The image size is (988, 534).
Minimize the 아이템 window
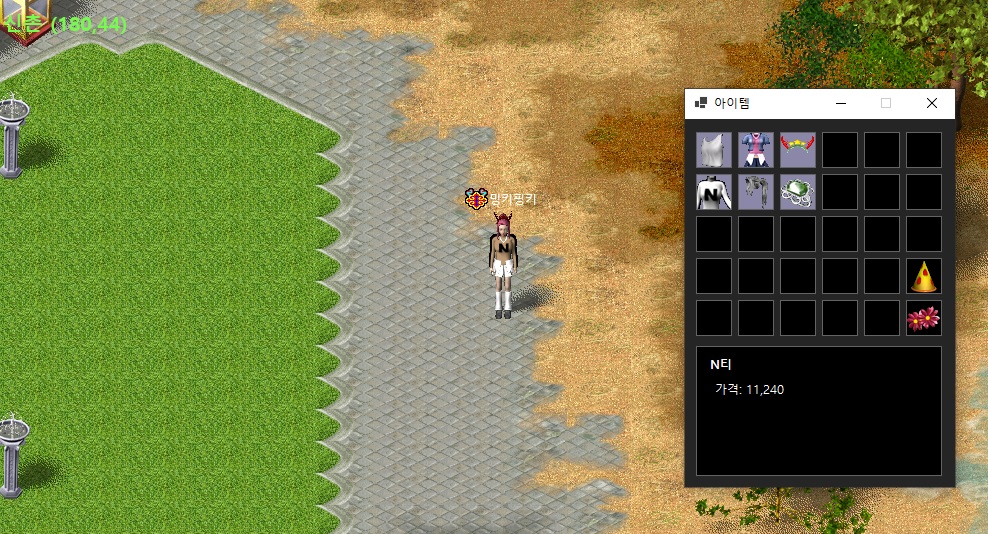pos(840,103)
